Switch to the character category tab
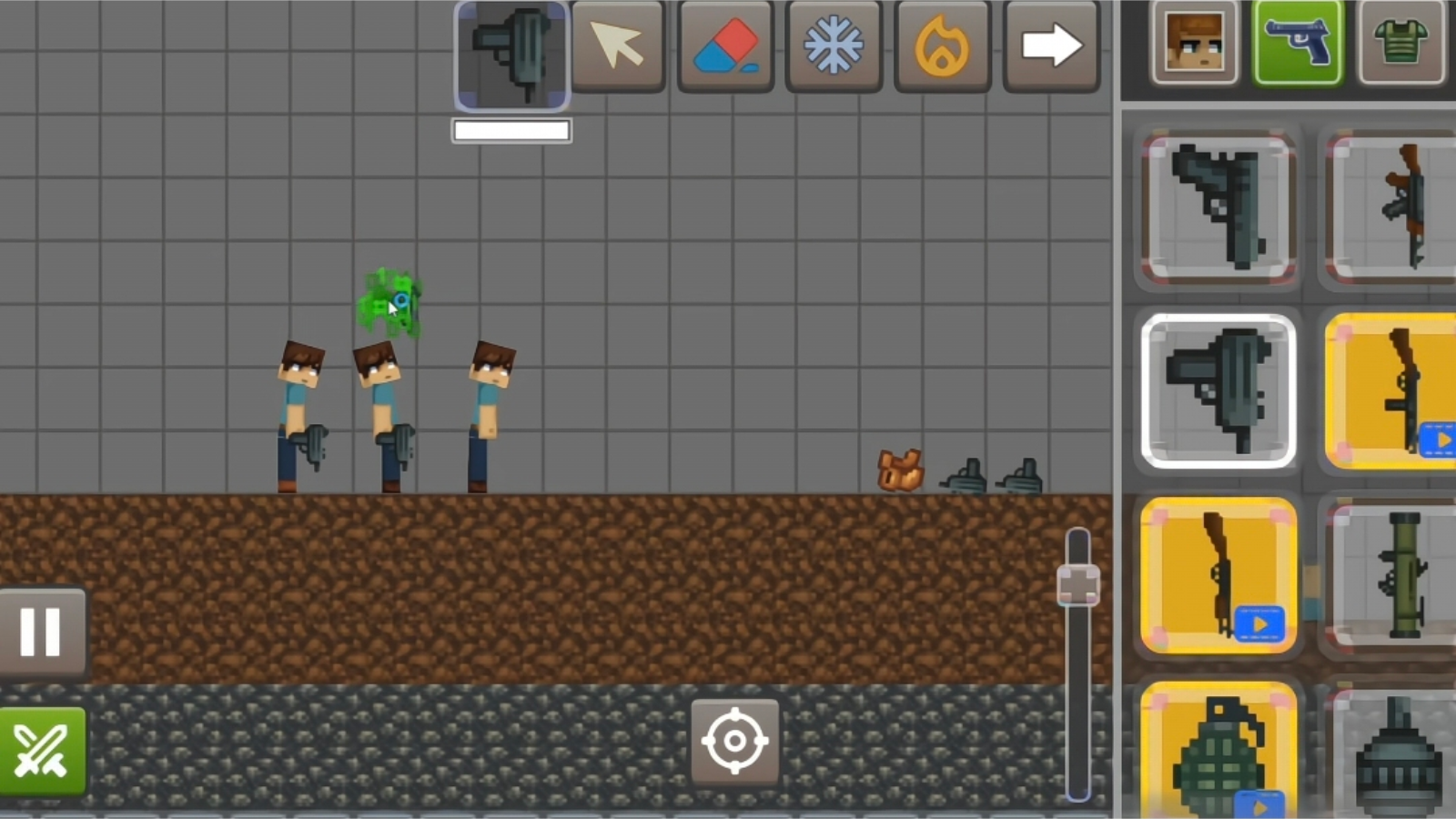1456x819 pixels. (x=1193, y=42)
